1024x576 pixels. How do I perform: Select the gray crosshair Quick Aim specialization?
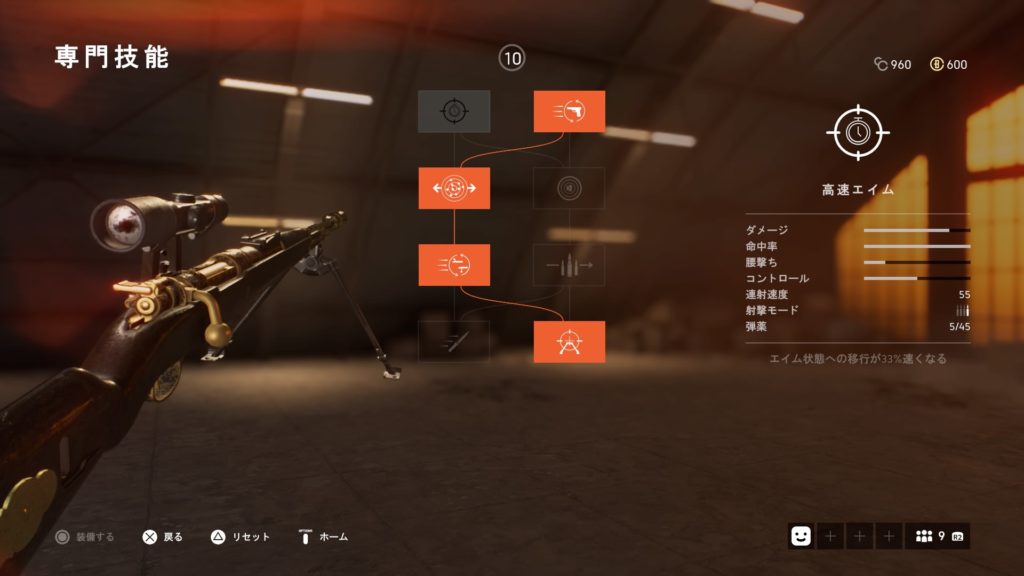(454, 111)
